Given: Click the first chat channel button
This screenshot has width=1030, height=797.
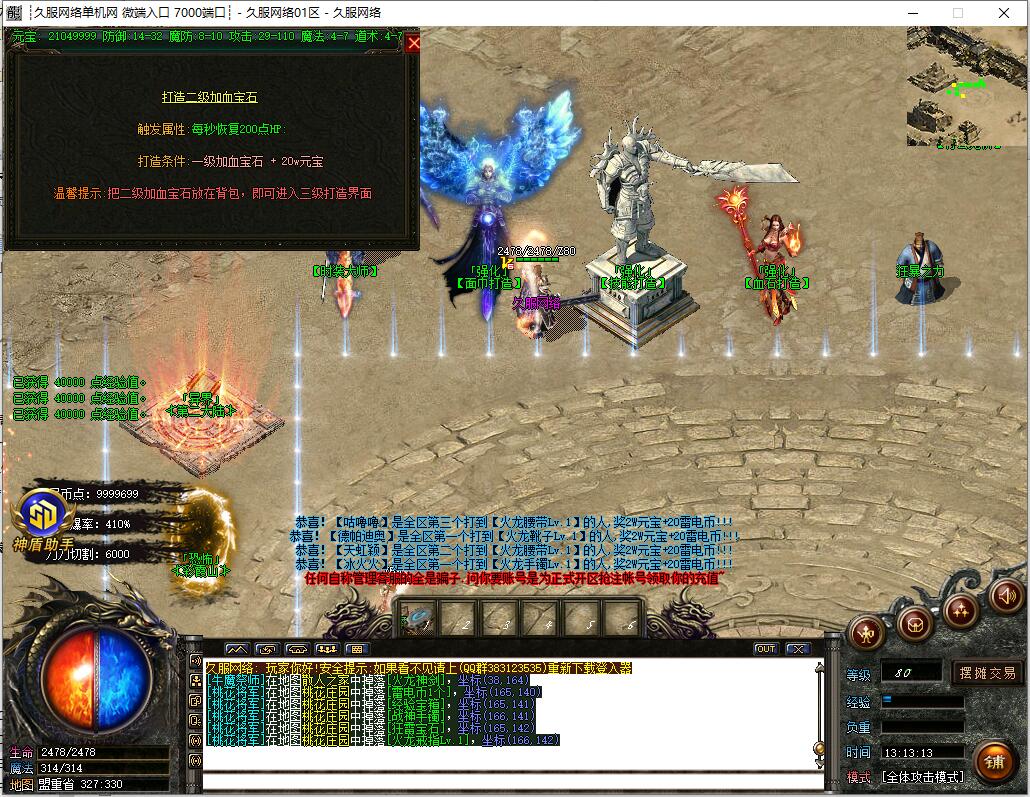Looking at the screenshot, I should (236, 649).
